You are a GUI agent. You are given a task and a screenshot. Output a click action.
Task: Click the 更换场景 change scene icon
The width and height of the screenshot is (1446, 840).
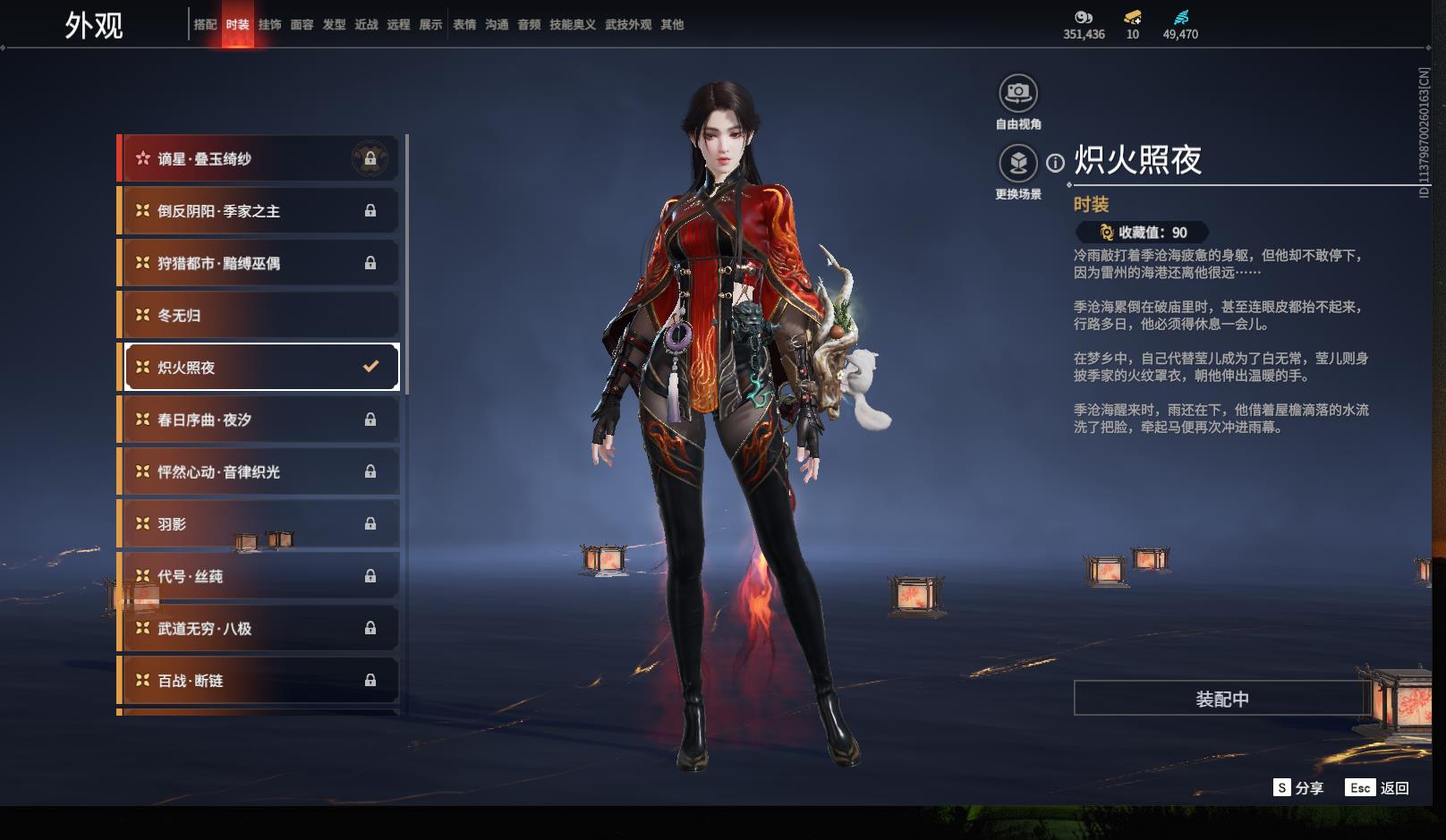[x=1017, y=163]
